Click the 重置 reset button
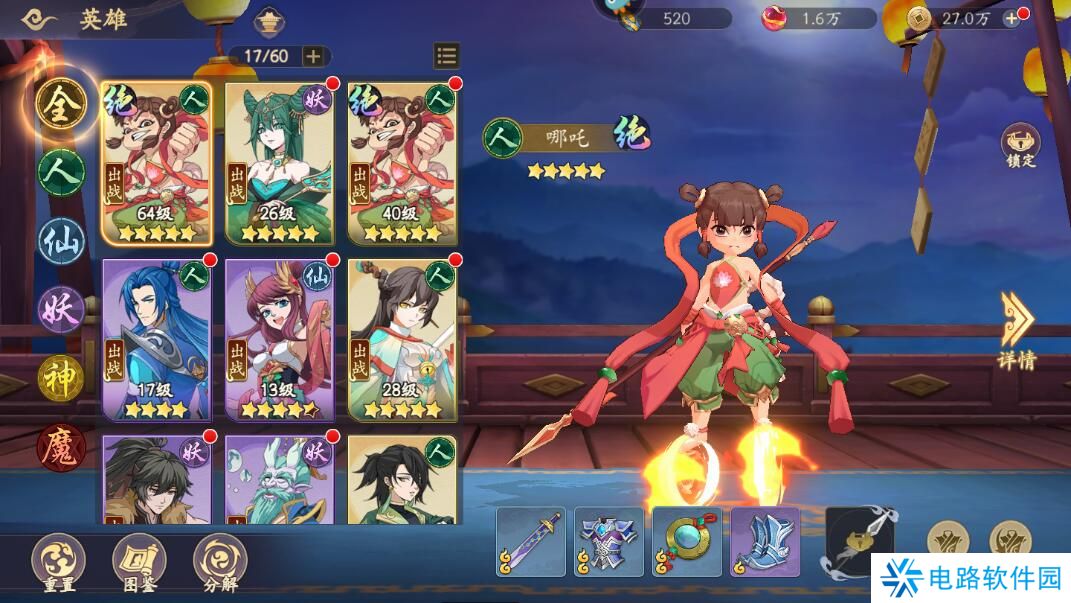 click(x=58, y=561)
